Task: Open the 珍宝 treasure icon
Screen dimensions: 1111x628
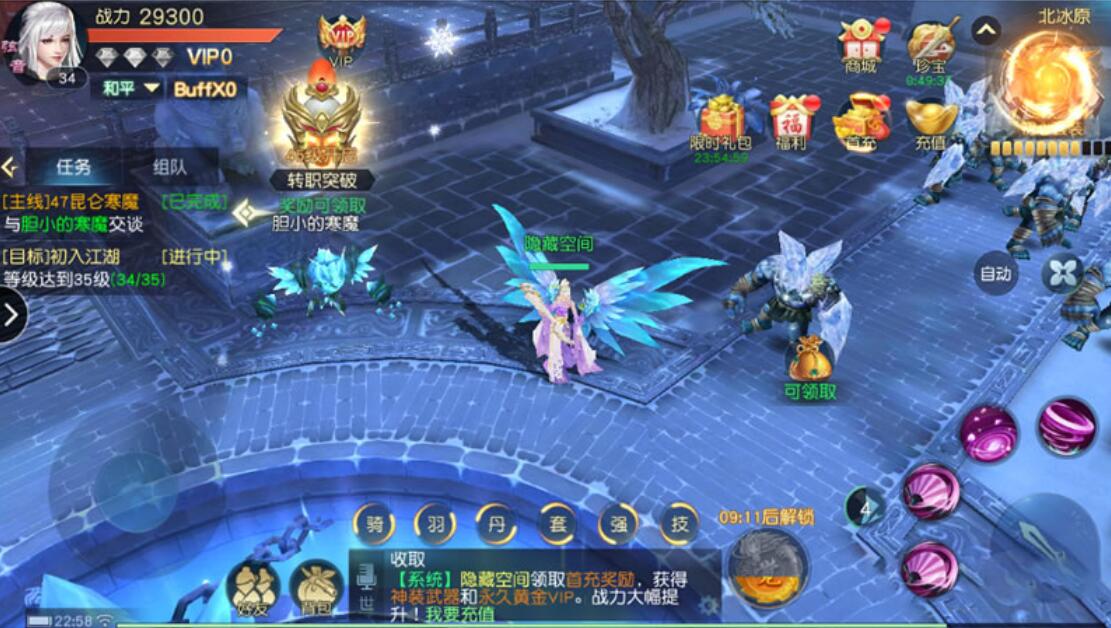Action: 927,46
